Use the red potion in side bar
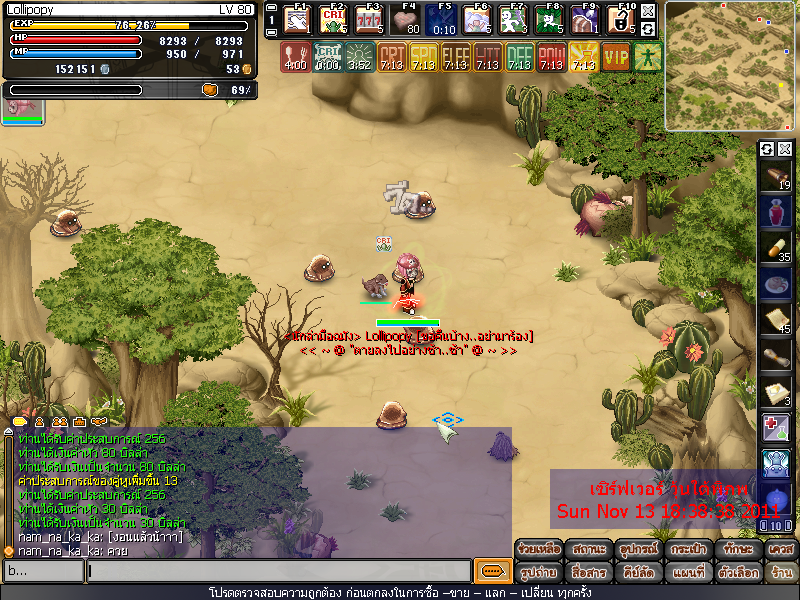The width and height of the screenshot is (800, 600). click(777, 212)
